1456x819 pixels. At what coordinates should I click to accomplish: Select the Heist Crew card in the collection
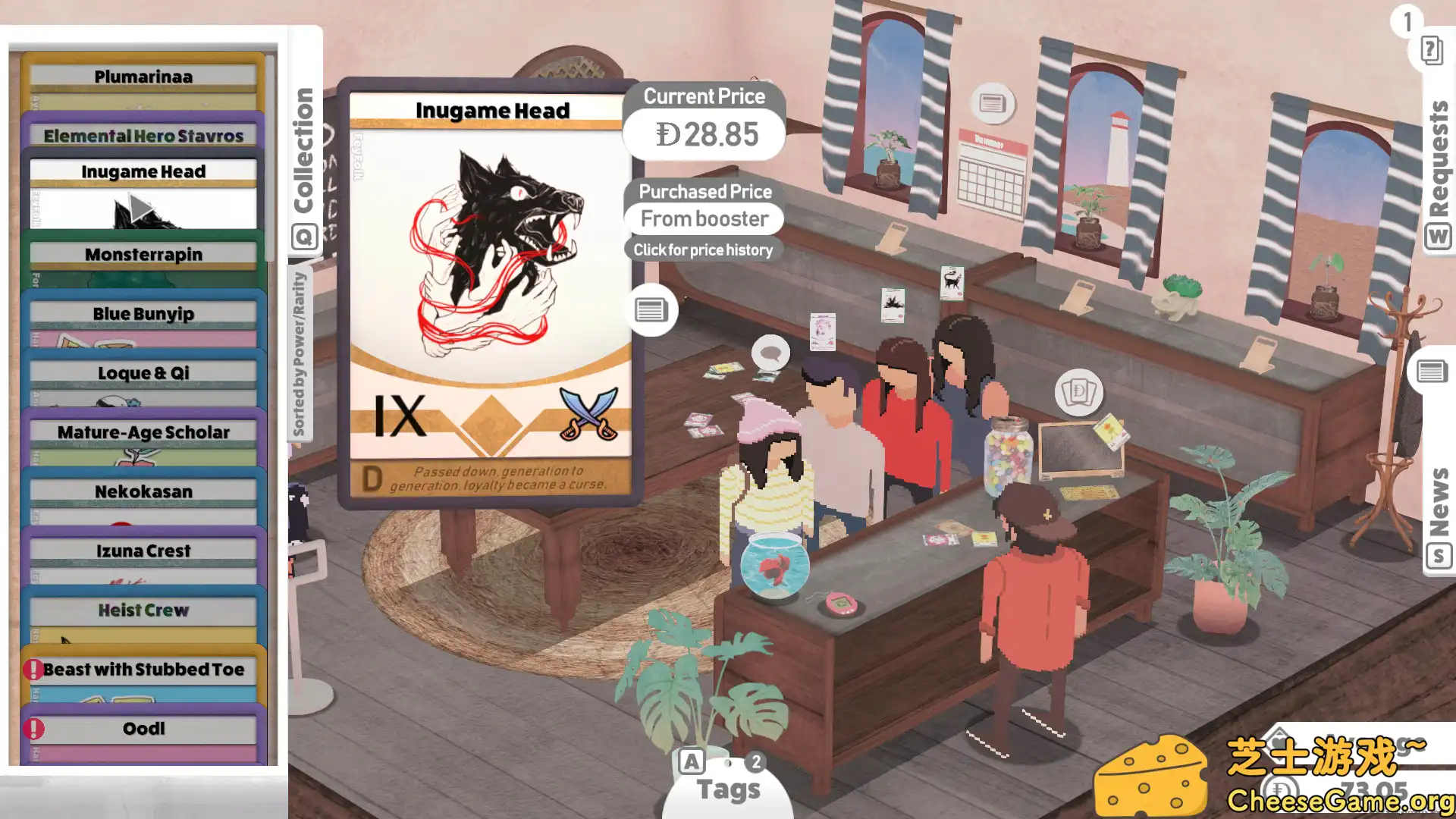coord(144,610)
